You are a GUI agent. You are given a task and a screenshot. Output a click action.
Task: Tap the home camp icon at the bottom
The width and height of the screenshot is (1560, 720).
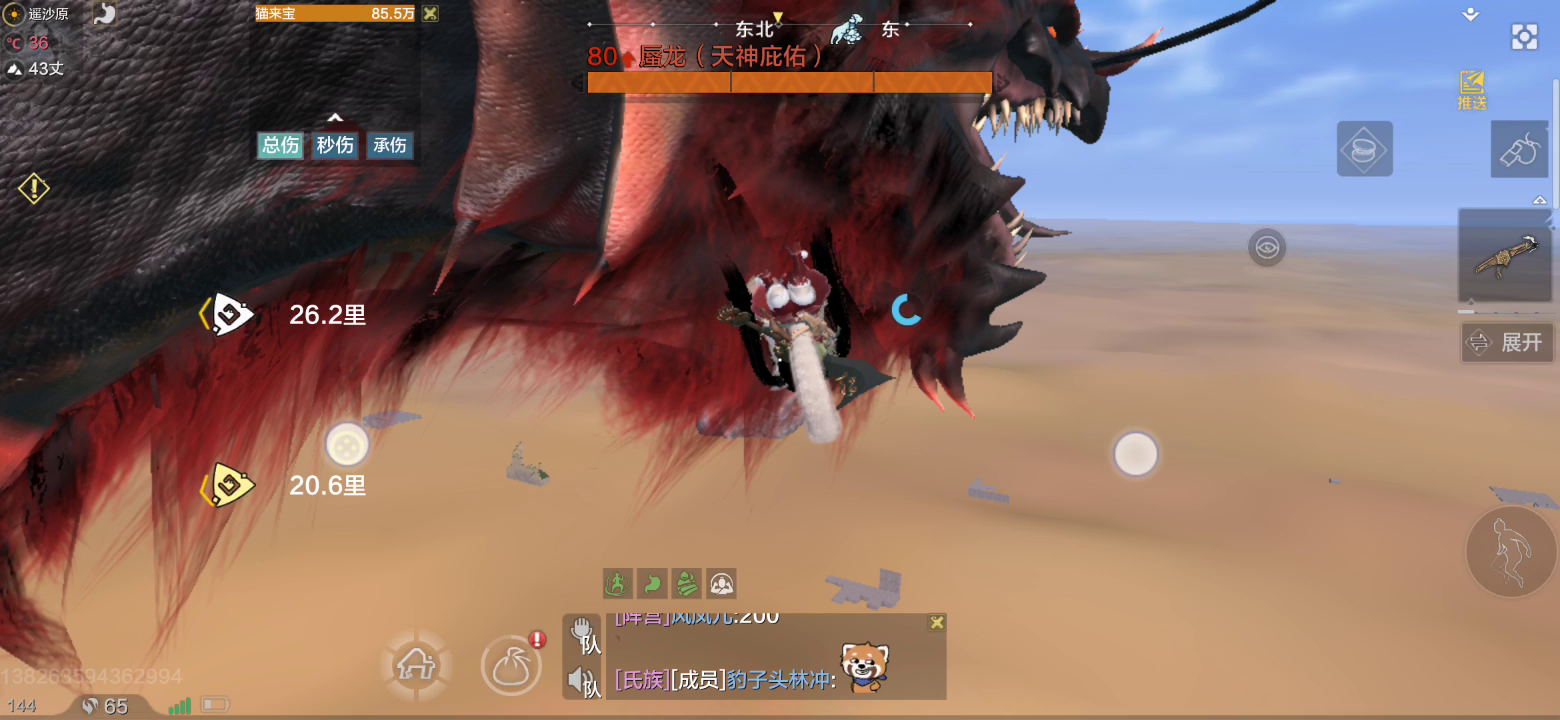[415, 664]
